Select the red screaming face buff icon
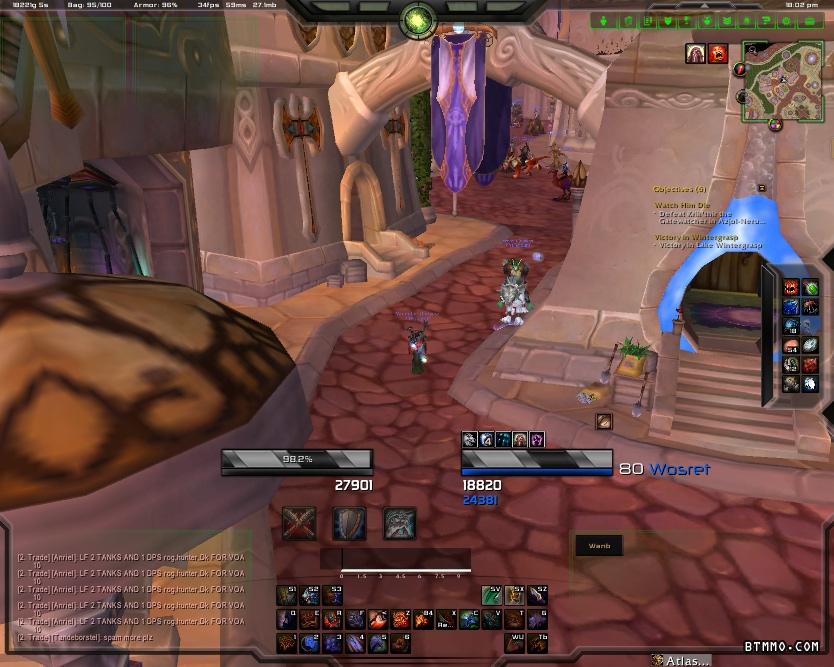 pos(717,54)
